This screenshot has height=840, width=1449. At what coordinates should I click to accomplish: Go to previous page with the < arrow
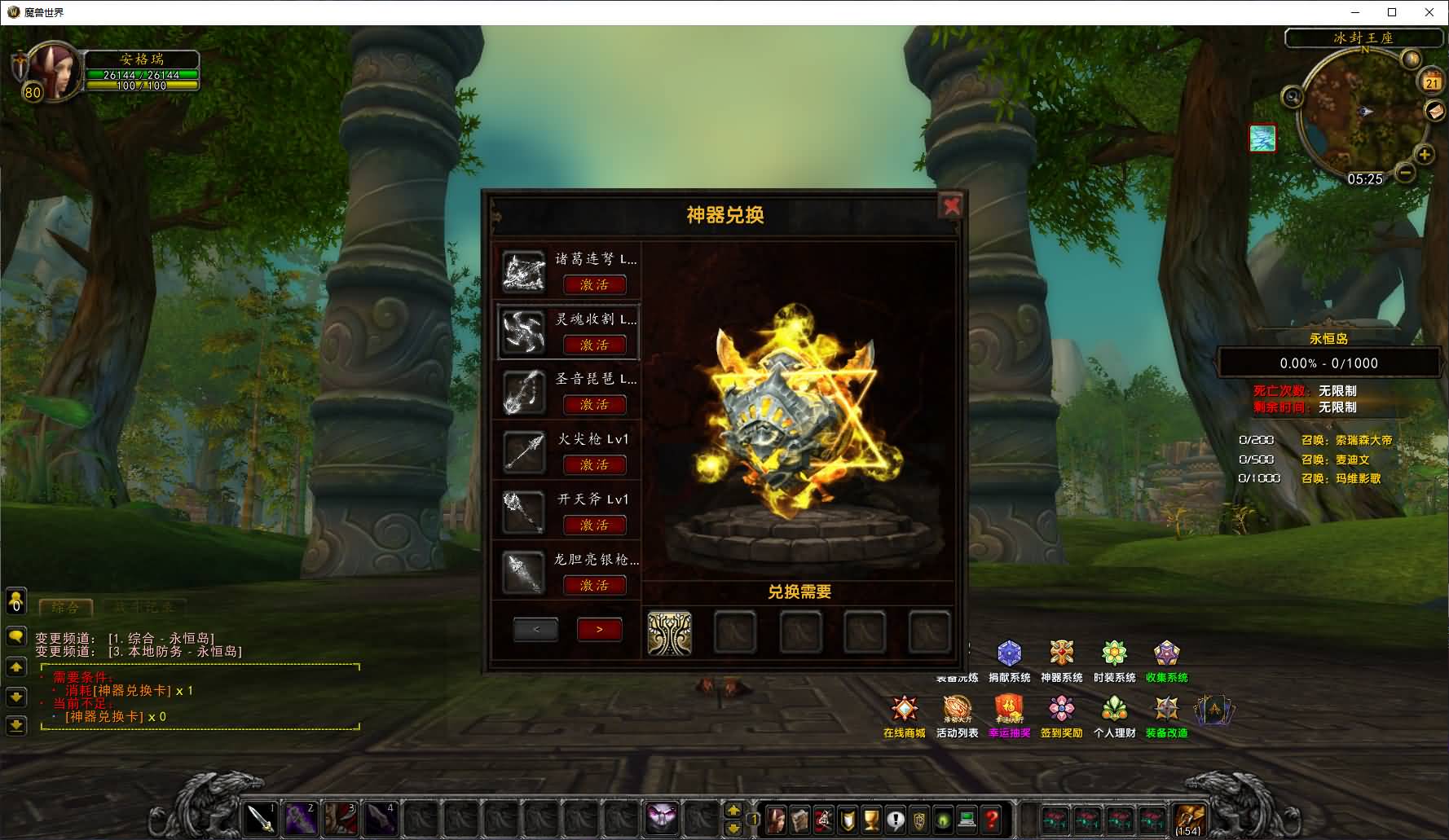coord(535,629)
